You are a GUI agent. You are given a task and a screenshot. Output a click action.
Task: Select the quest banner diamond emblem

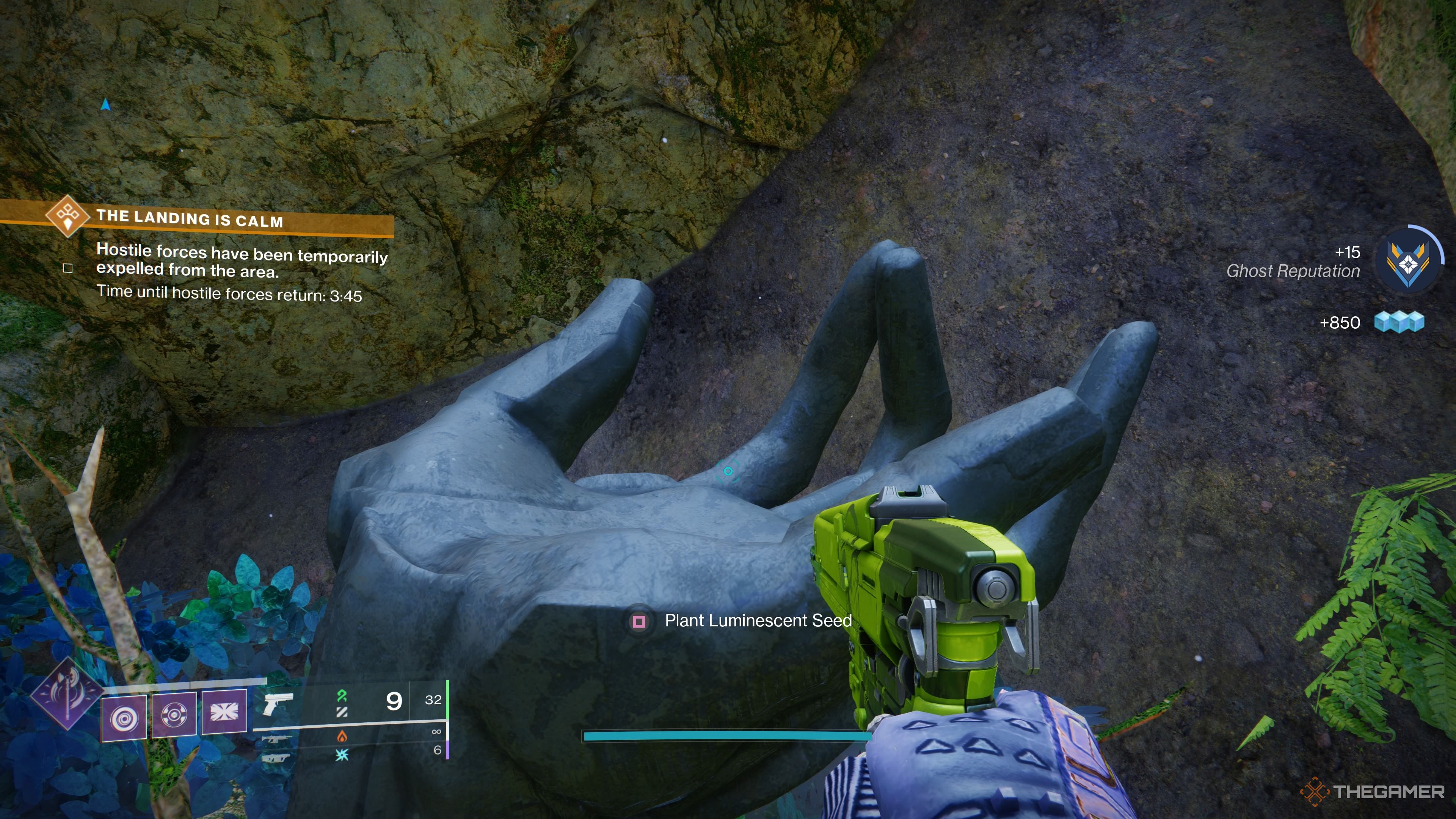[68, 218]
